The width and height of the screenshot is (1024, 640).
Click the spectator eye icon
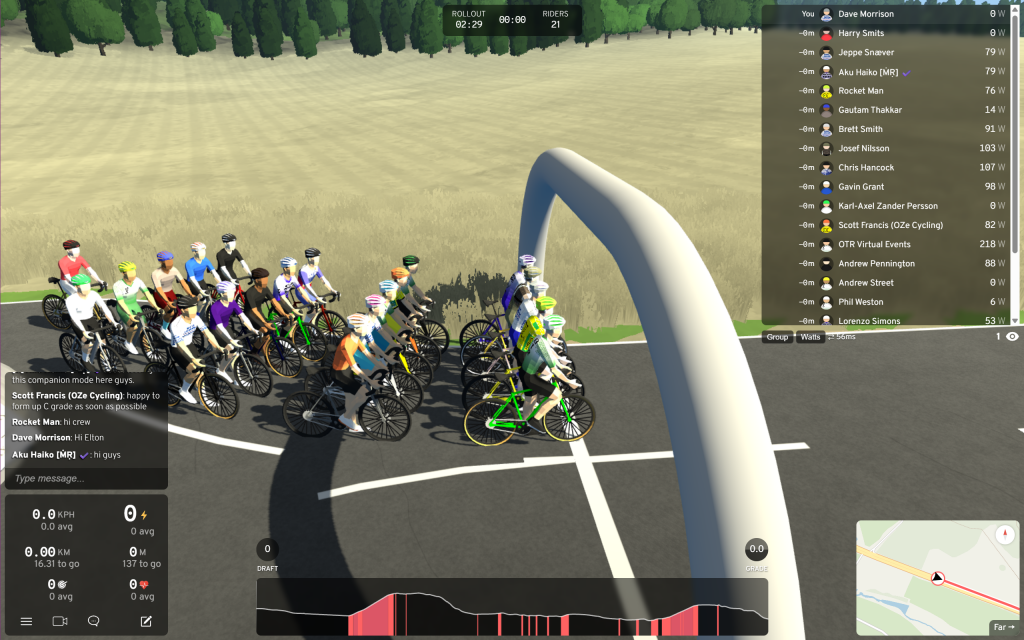pos(1012,337)
